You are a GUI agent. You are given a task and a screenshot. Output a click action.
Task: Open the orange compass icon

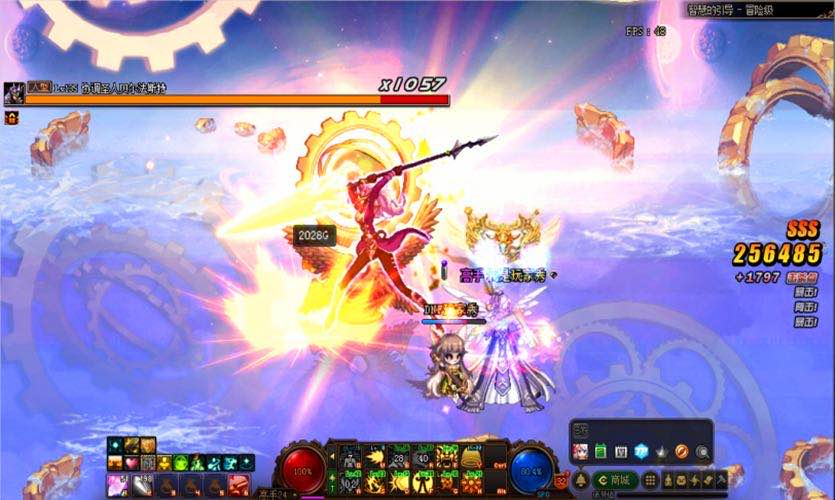(681, 452)
